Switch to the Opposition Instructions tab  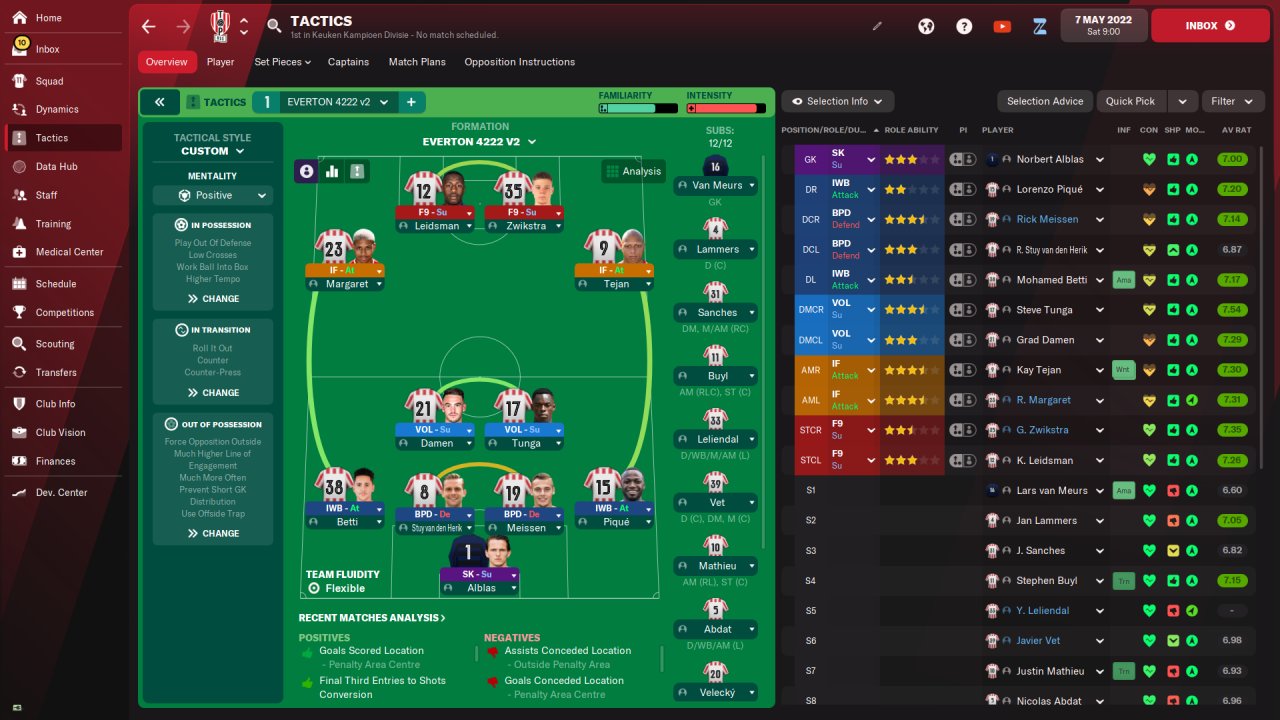pos(519,62)
